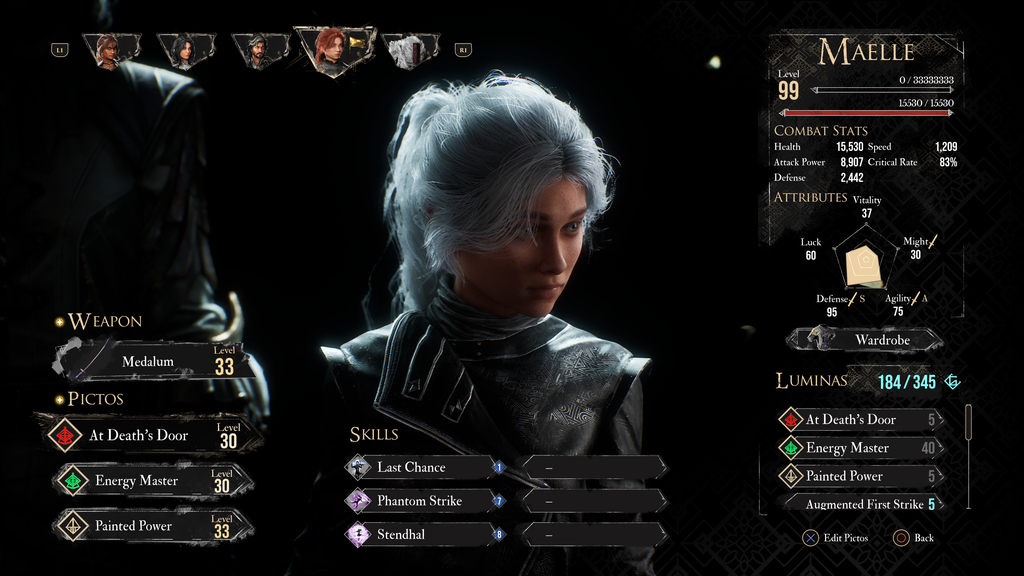
Task: Pick the Augmented First Strike lumina
Action: (864, 504)
